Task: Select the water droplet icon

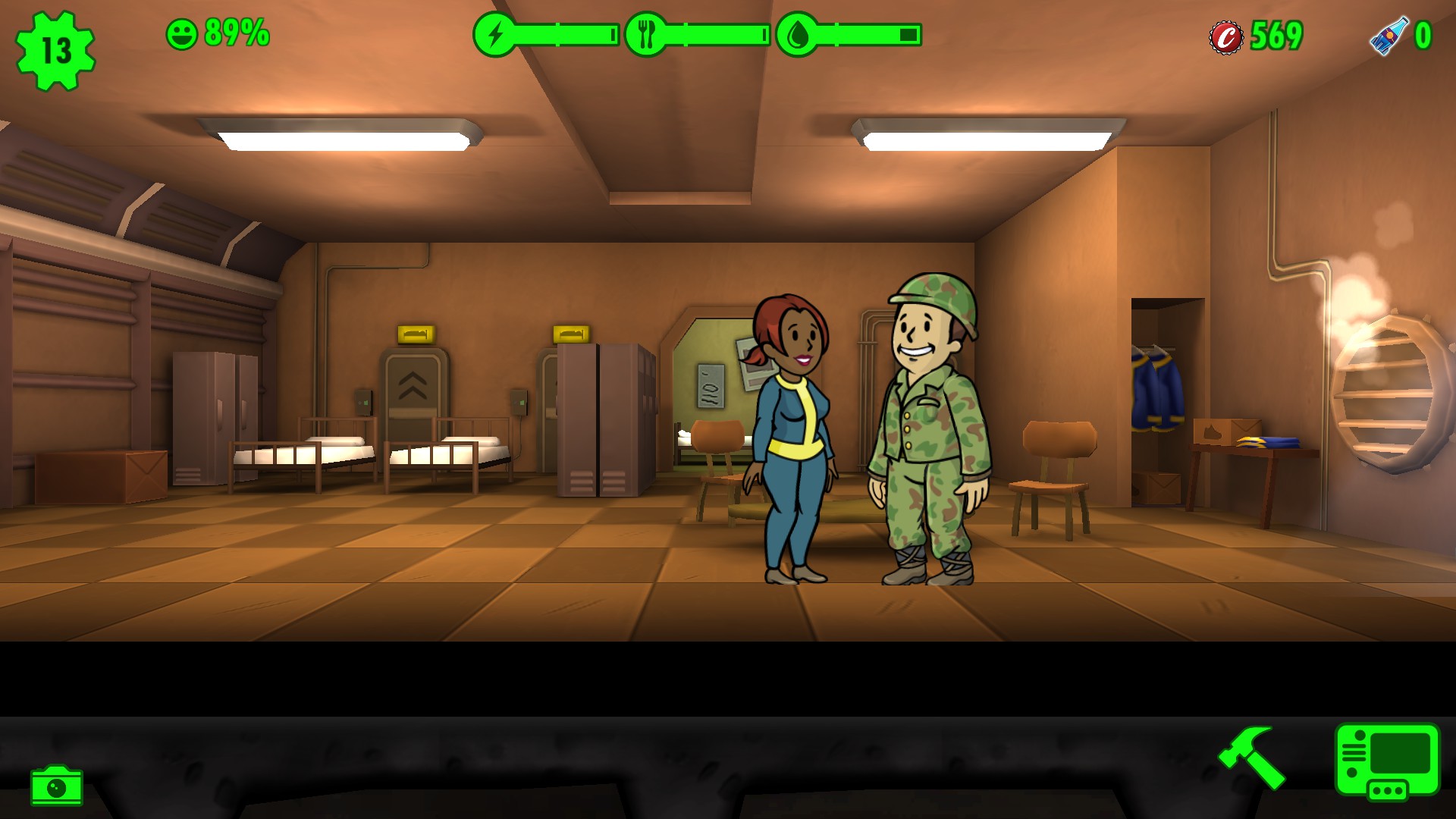Action: (799, 33)
